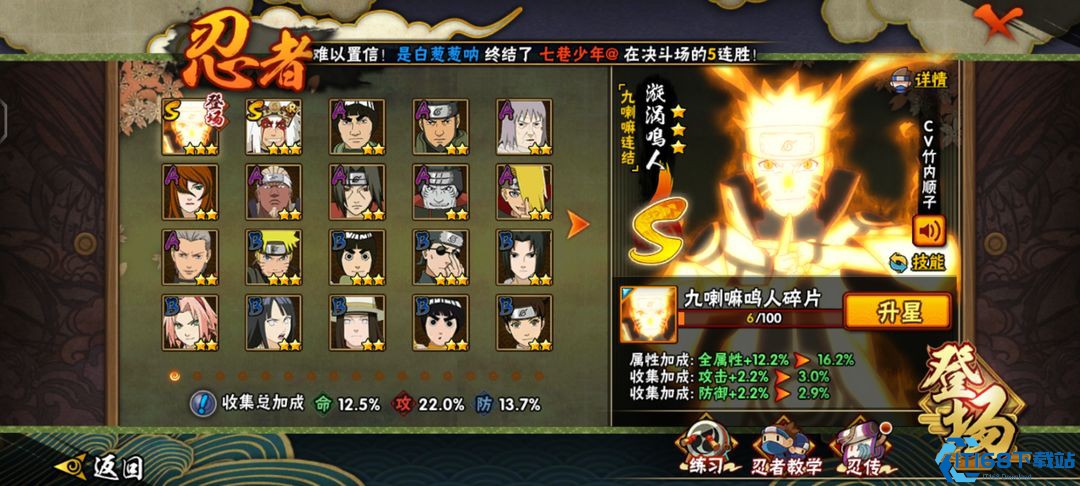
Task: Select the nine-tails fragment item icon
Action: [x=643, y=312]
